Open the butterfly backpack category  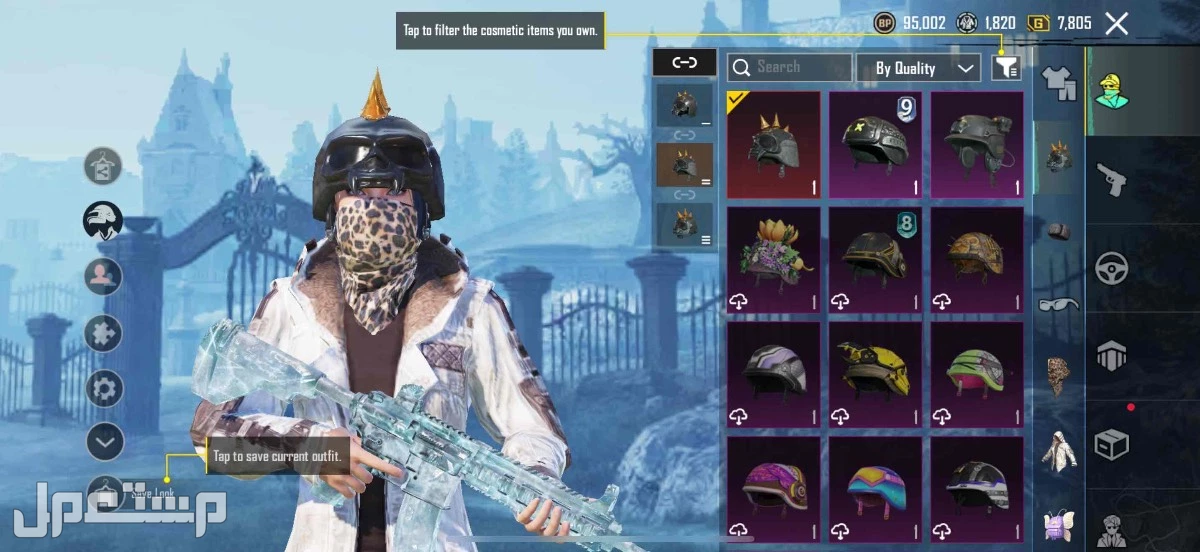pos(1059,522)
